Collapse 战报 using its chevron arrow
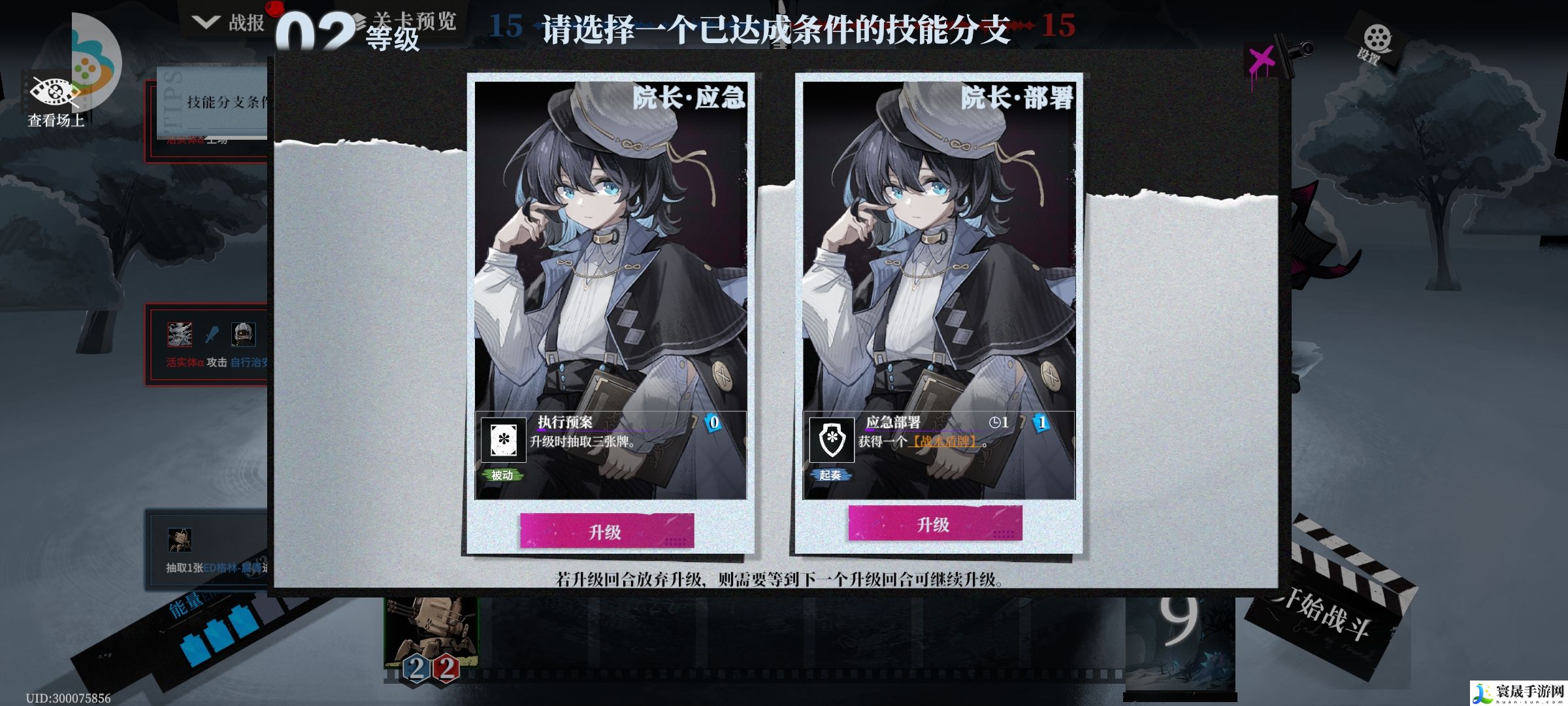This screenshot has width=1568, height=706. click(205, 21)
